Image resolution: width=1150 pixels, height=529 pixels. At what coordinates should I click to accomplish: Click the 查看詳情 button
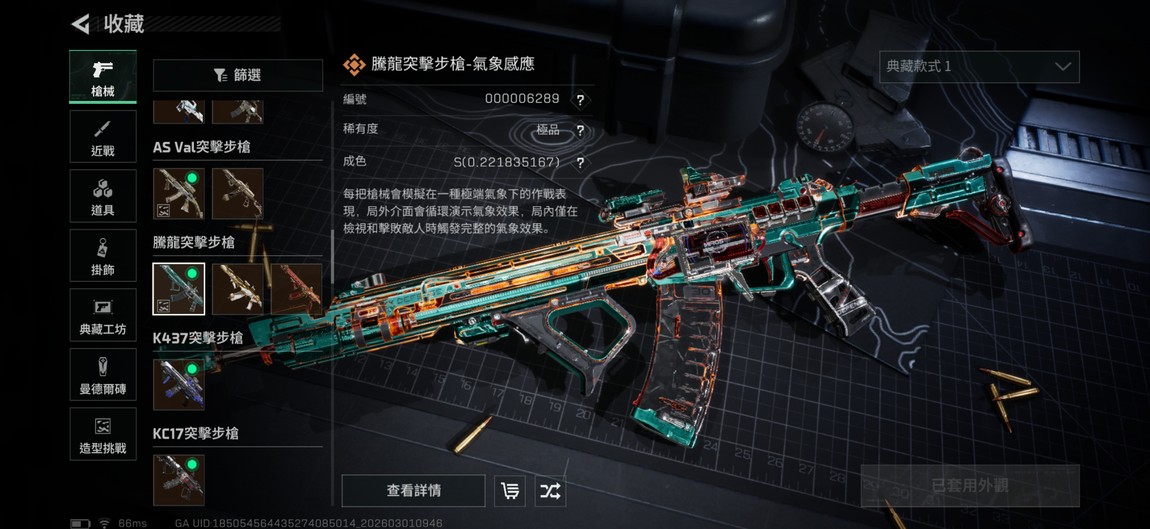coord(413,491)
